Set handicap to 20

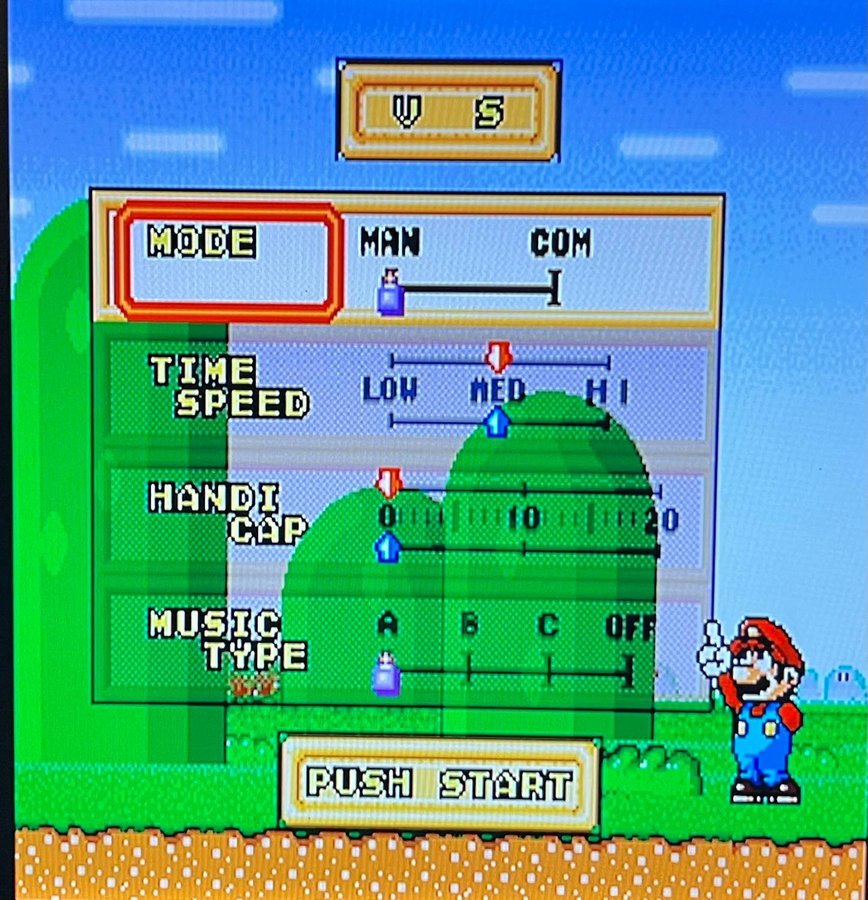point(660,518)
